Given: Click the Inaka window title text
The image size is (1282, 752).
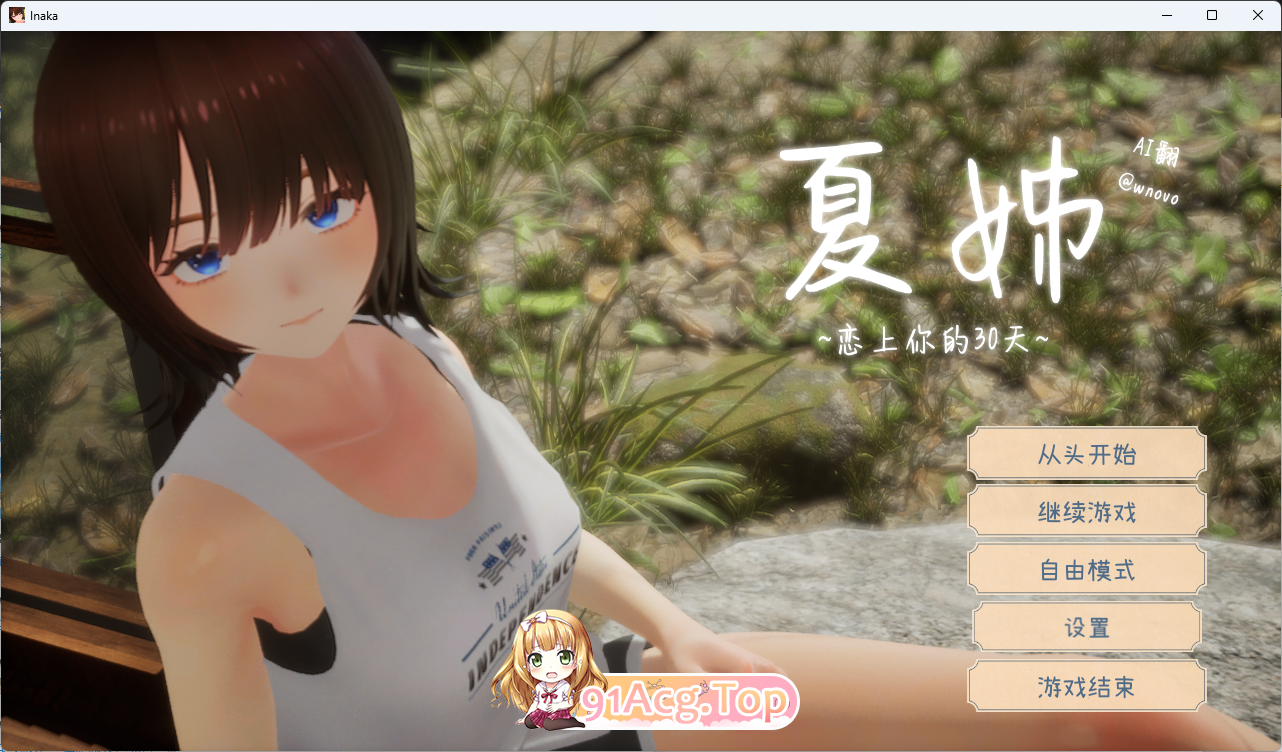Looking at the screenshot, I should click(44, 15).
